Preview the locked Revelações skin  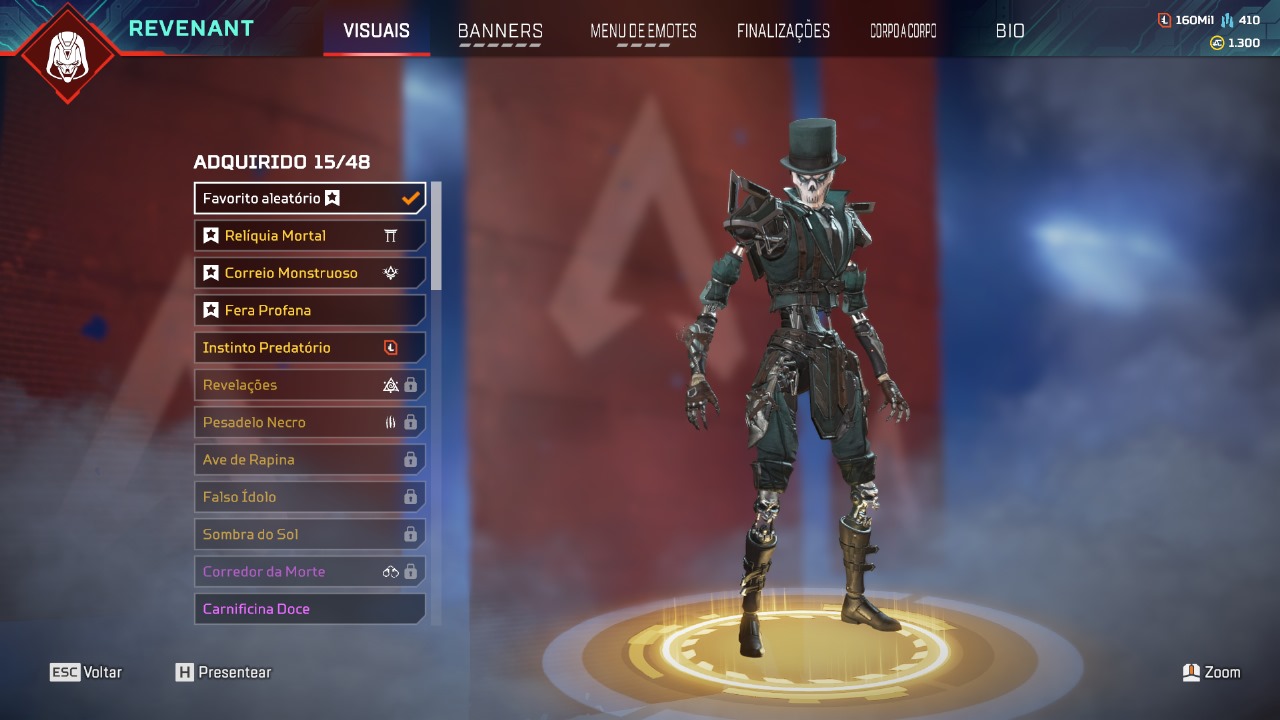309,385
